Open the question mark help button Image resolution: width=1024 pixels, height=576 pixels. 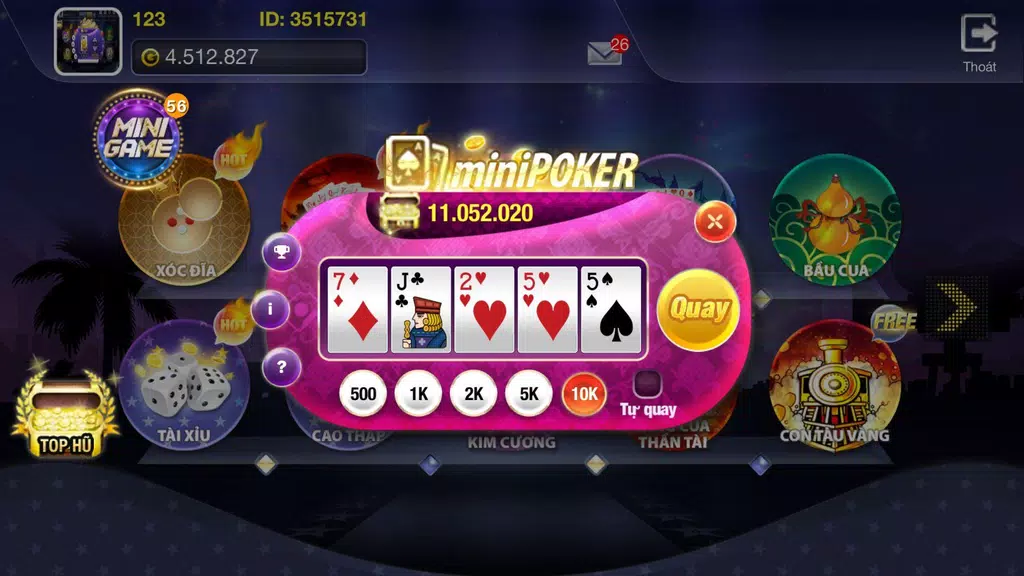(x=282, y=368)
